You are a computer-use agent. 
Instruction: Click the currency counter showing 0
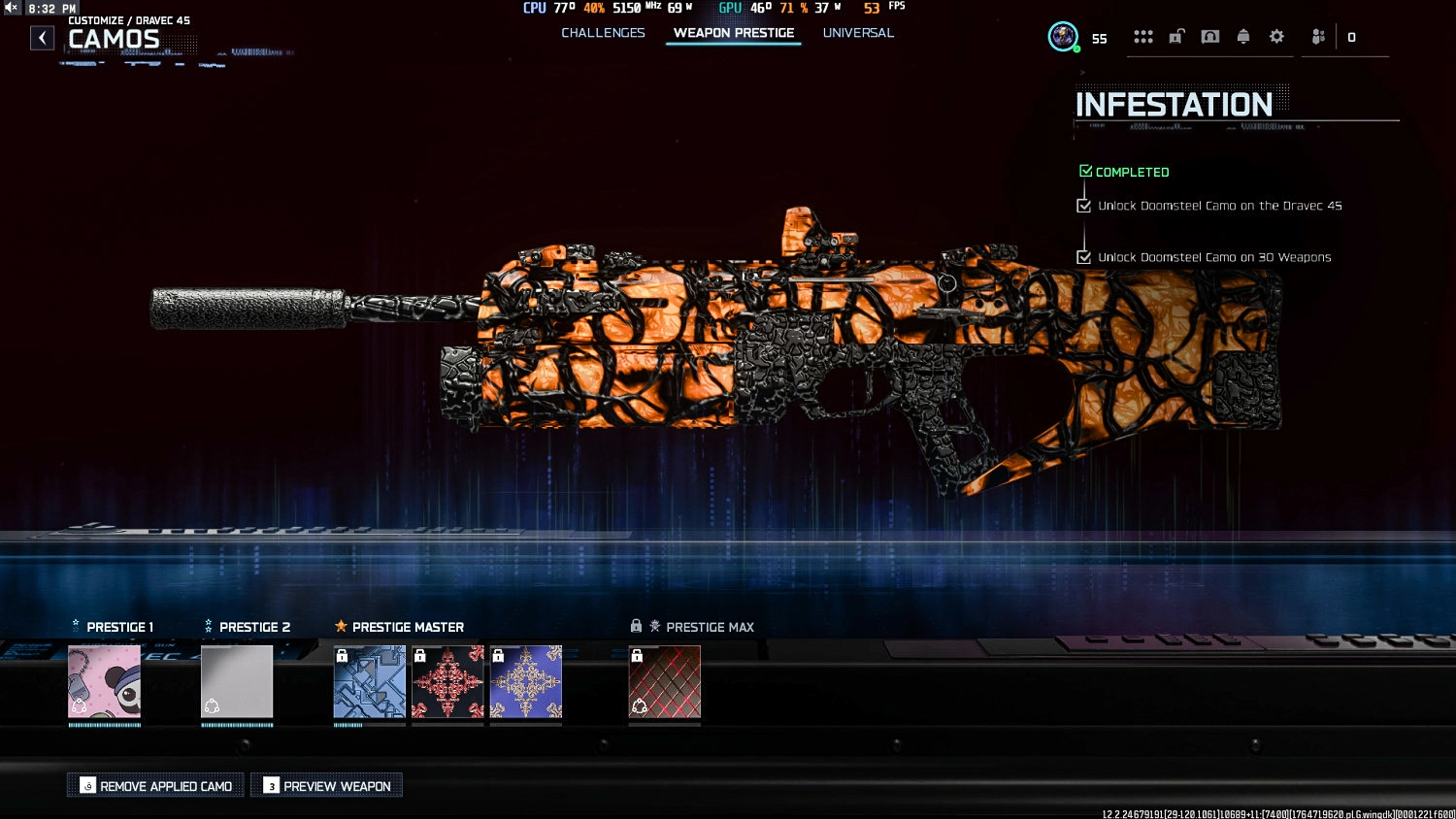tap(1349, 37)
